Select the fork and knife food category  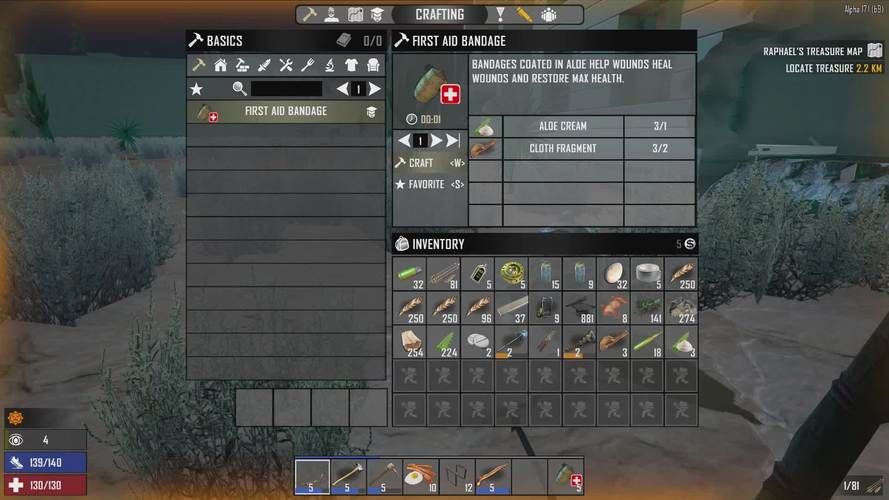pos(307,65)
